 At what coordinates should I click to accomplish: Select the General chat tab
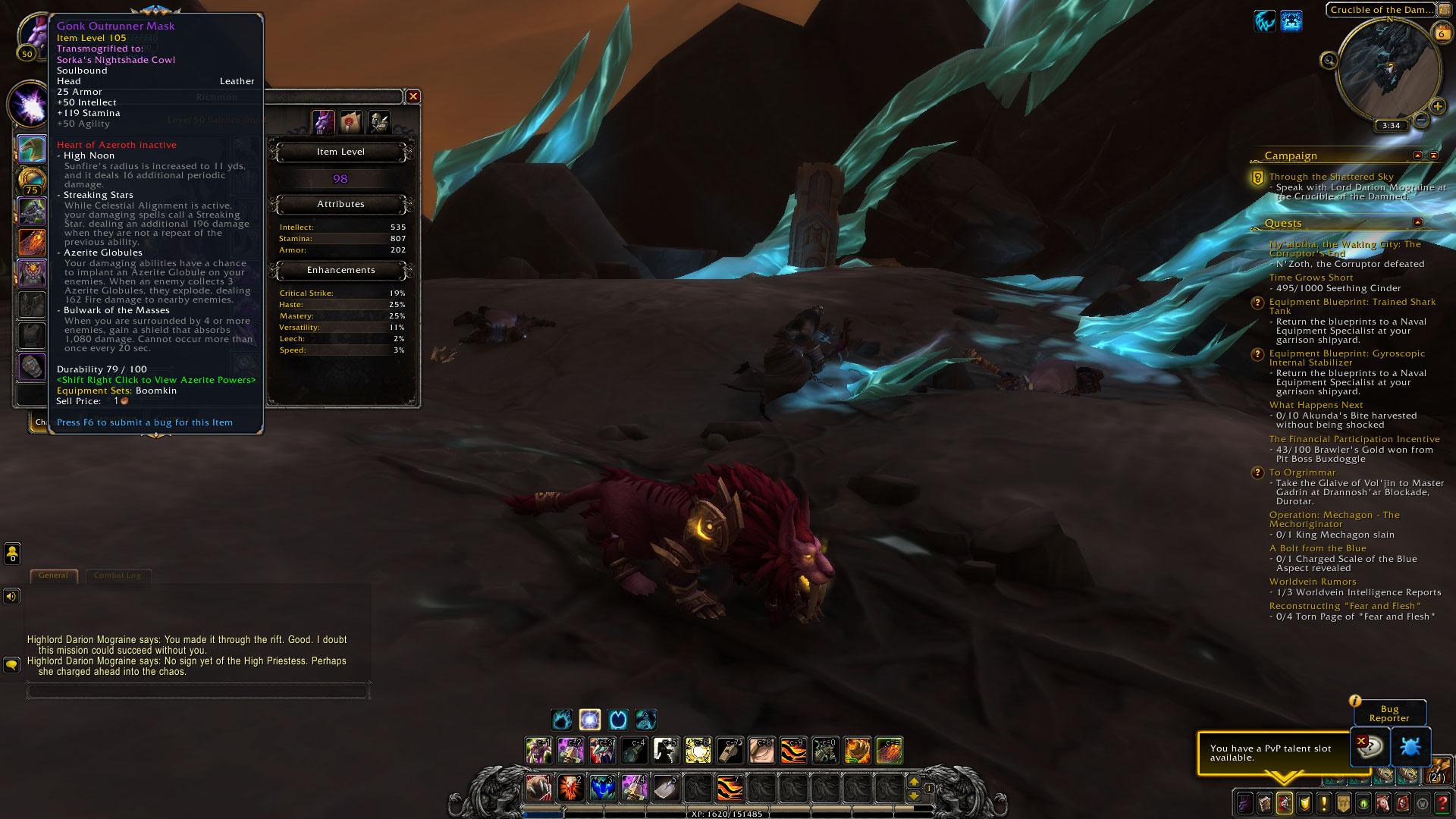[53, 576]
